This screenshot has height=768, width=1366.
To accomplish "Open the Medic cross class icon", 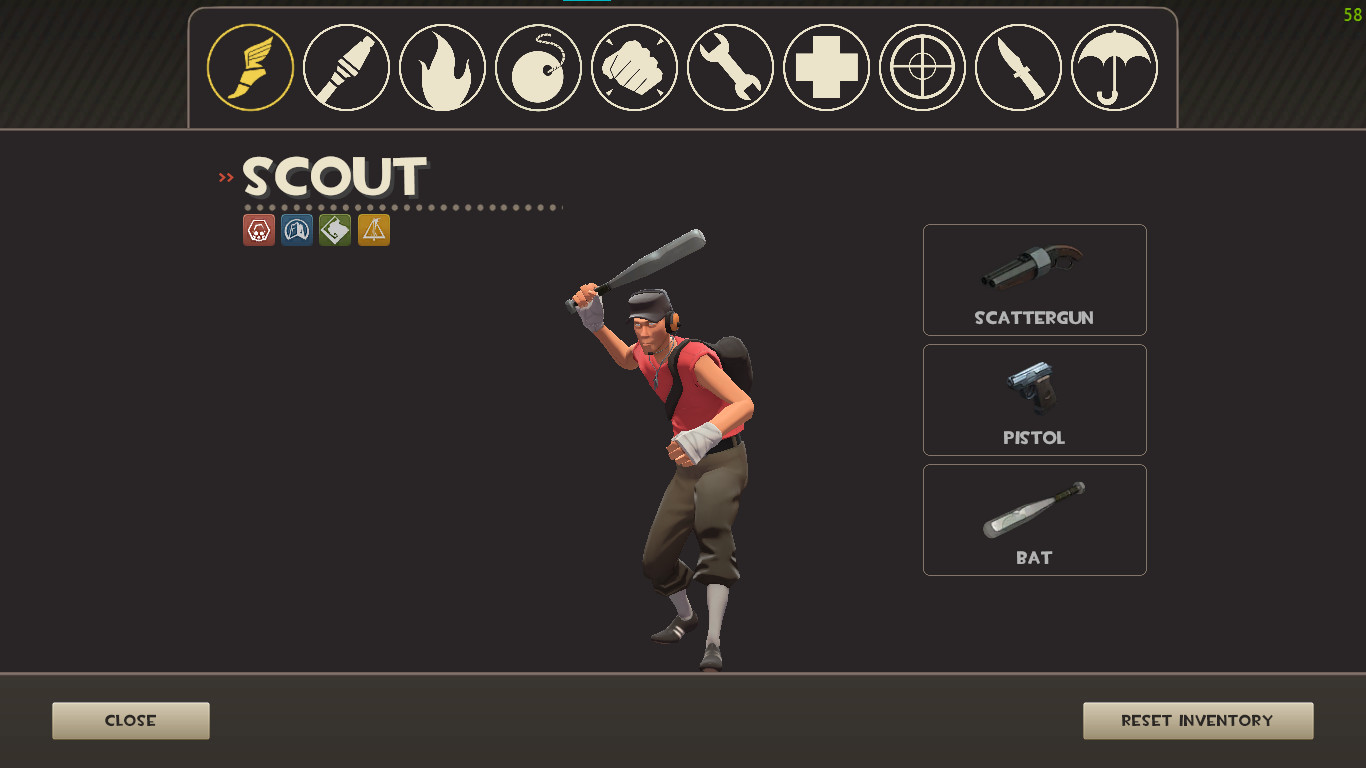I will (x=825, y=66).
